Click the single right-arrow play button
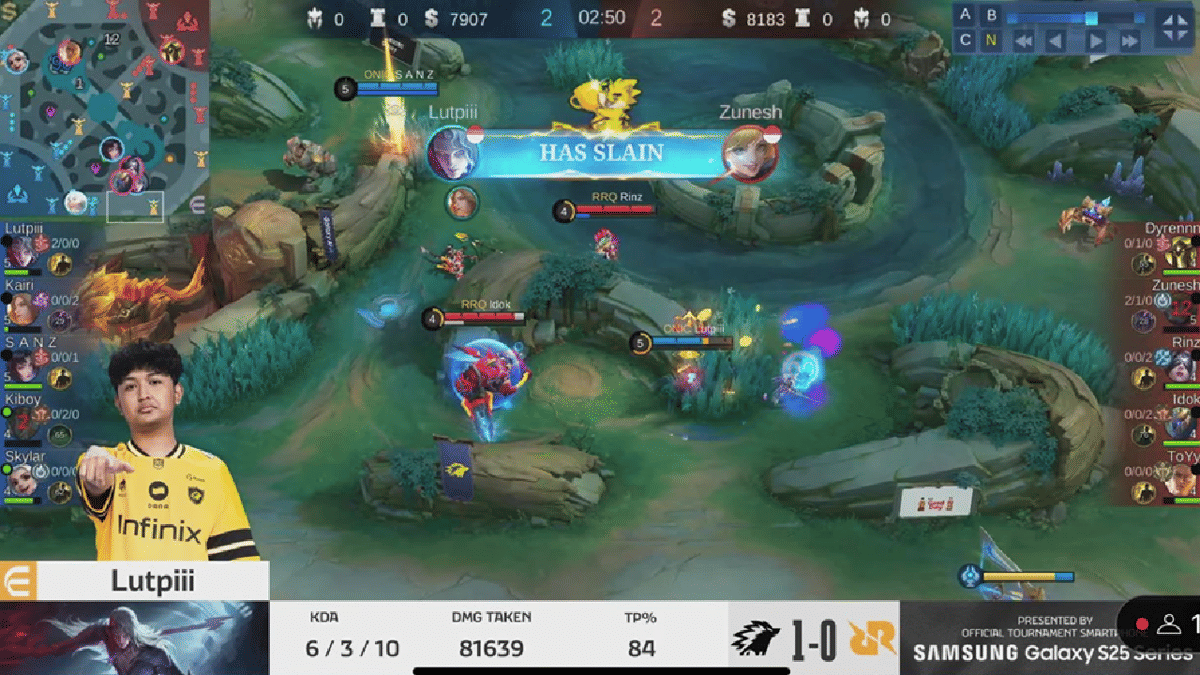Screen dimensions: 1200x675 coord(1095,41)
